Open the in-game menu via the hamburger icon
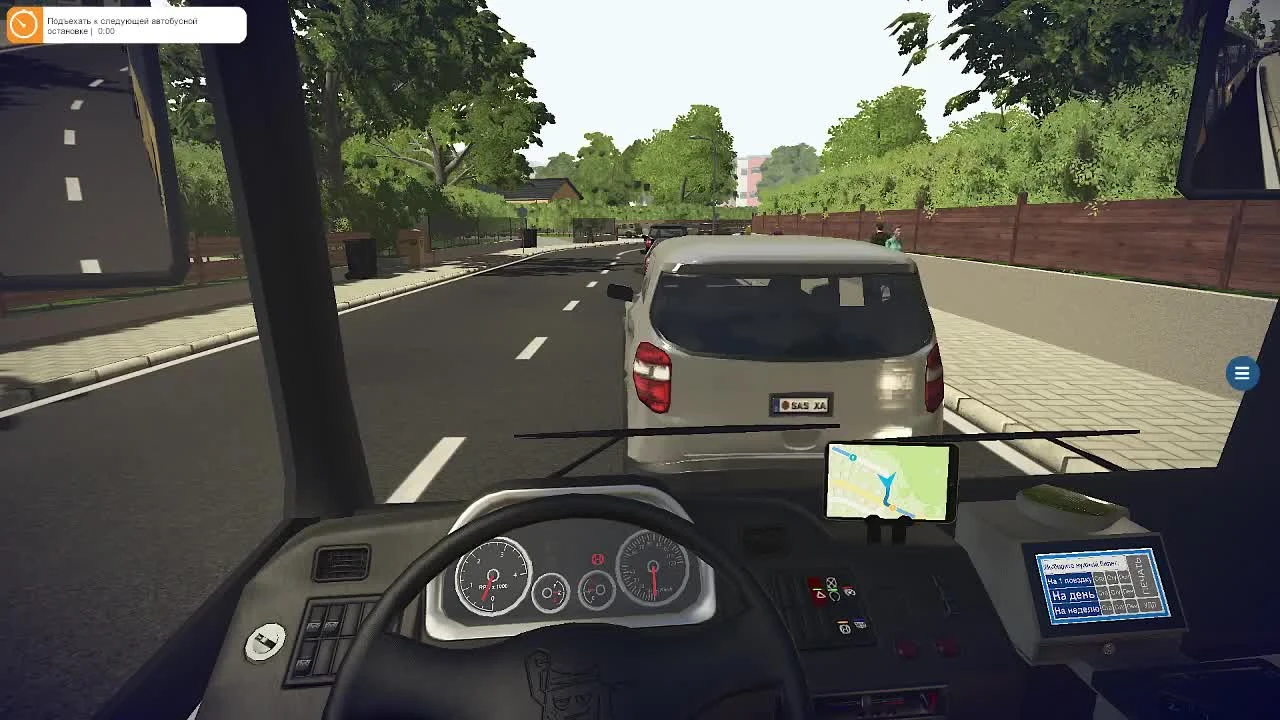 (1242, 373)
